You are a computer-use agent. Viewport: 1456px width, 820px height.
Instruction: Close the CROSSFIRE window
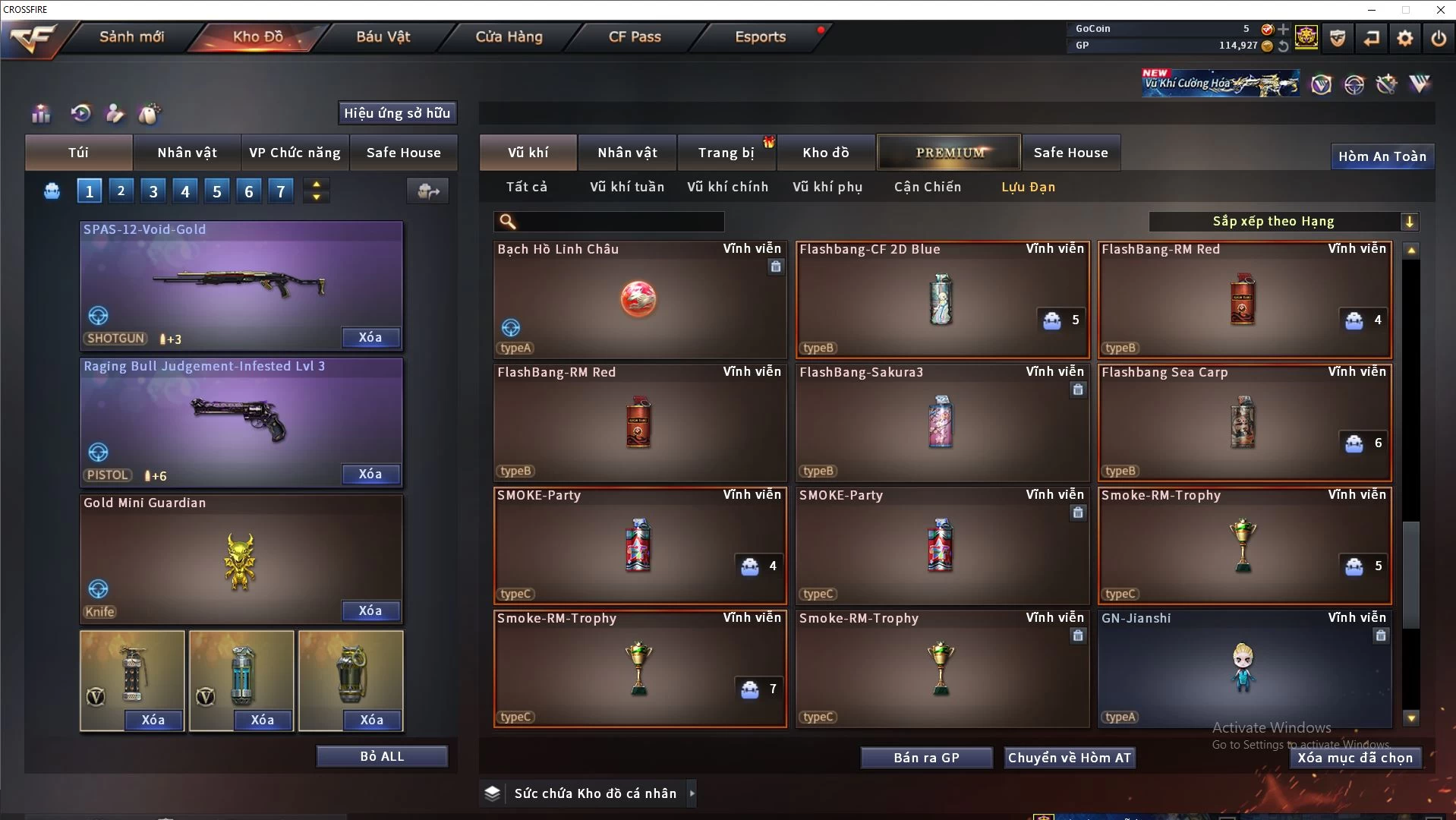(x=1440, y=10)
